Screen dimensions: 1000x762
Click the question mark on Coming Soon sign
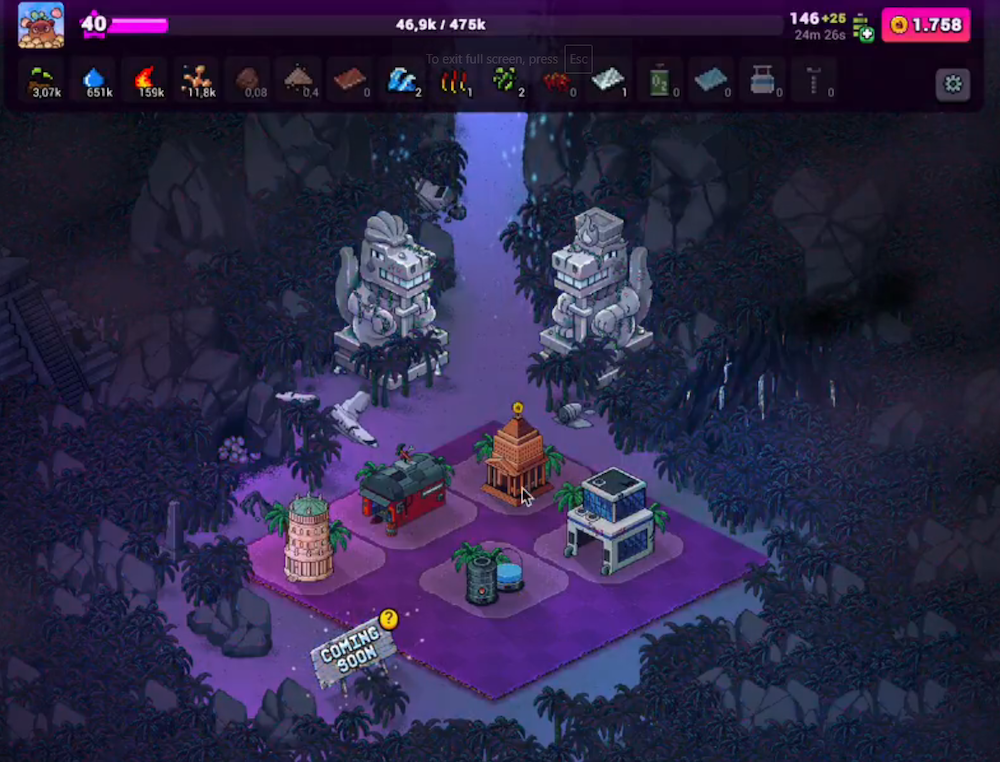[x=389, y=619]
